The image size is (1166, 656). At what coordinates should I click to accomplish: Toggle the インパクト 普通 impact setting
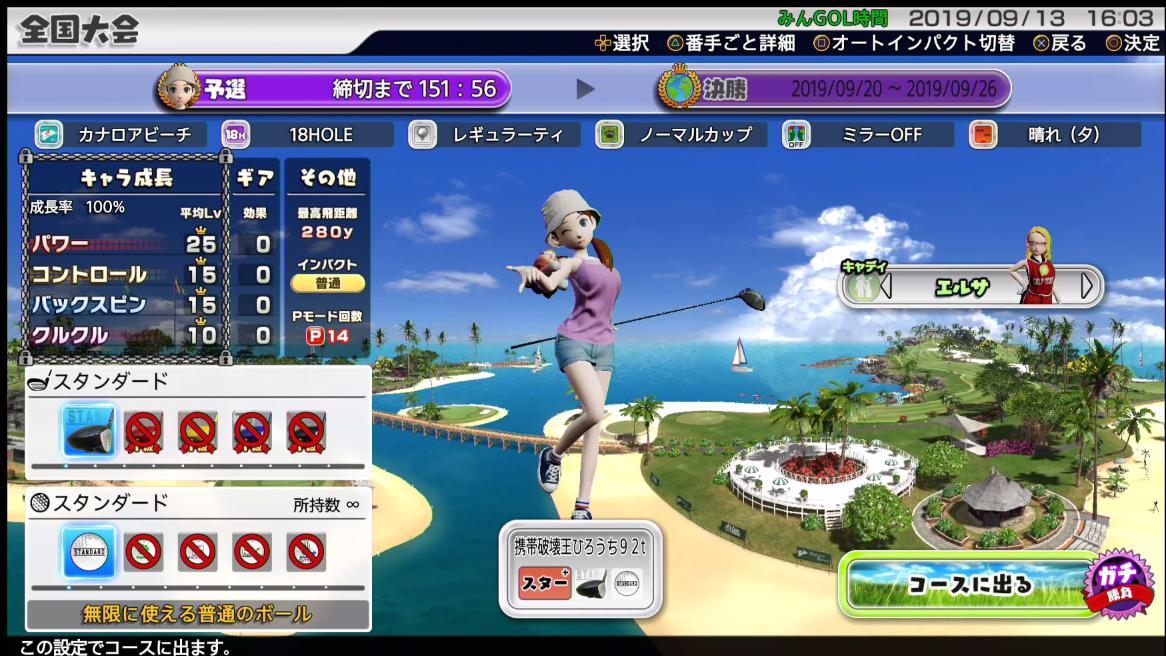(328, 283)
